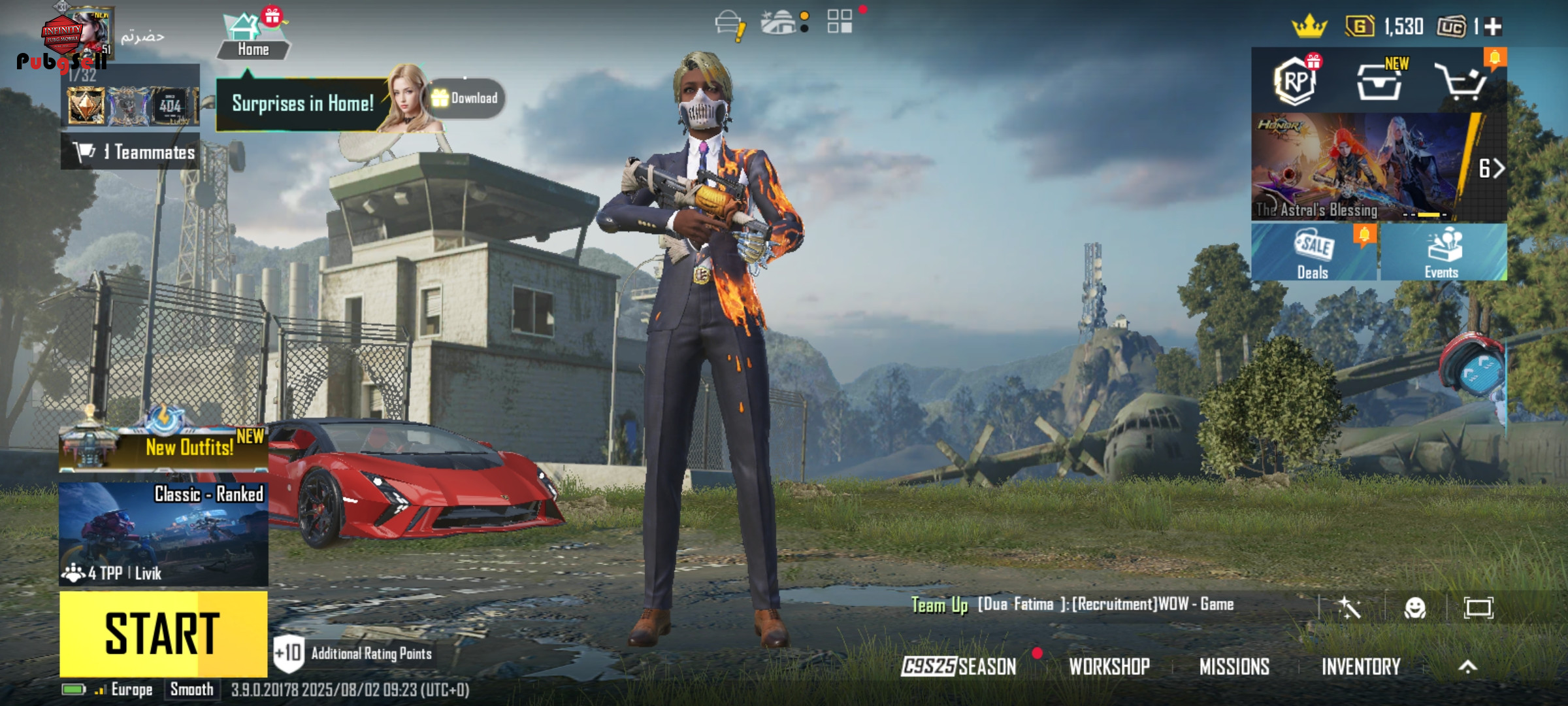
Task: Open the Workshop menu
Action: click(1109, 666)
